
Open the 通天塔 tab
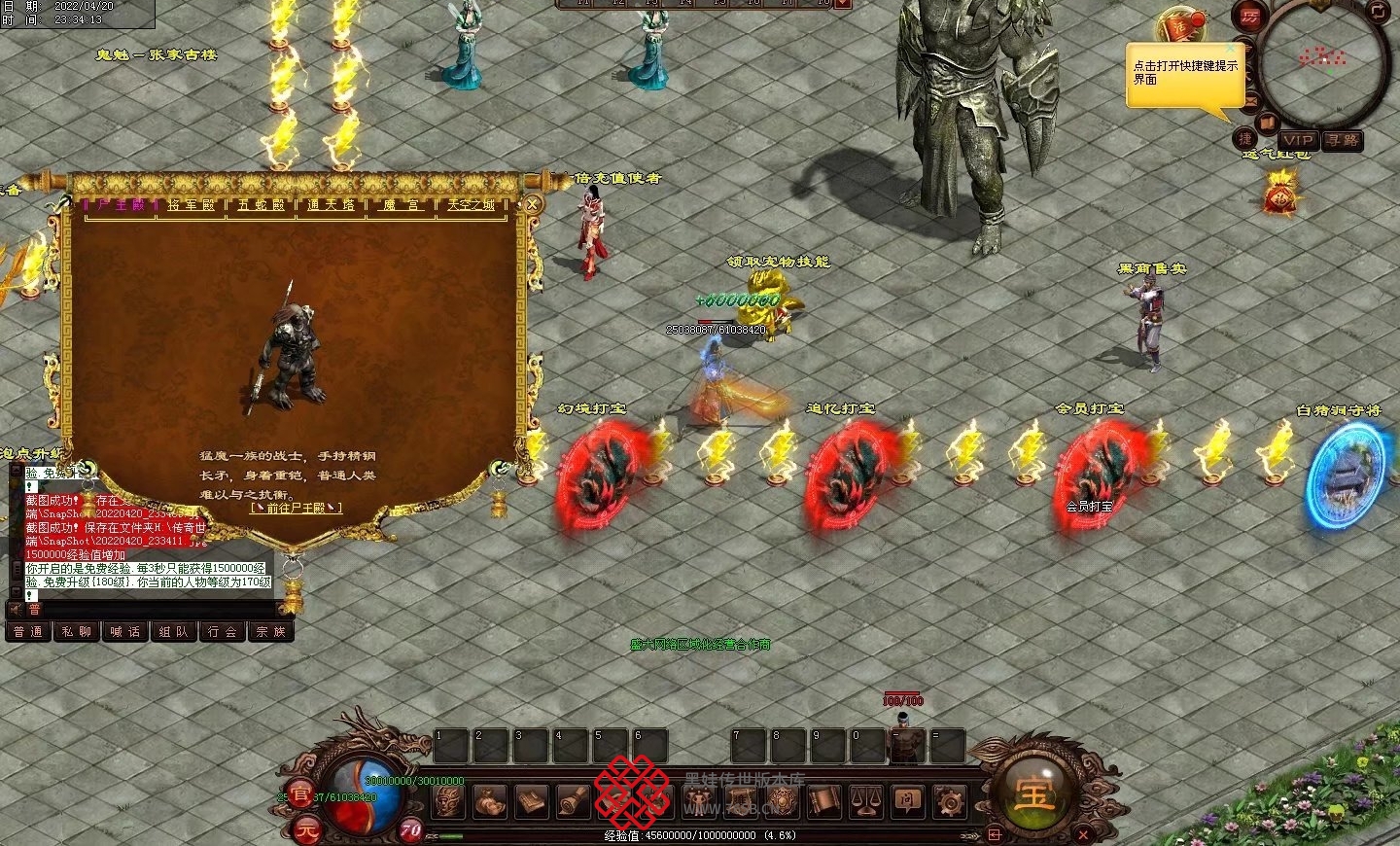pos(331,205)
